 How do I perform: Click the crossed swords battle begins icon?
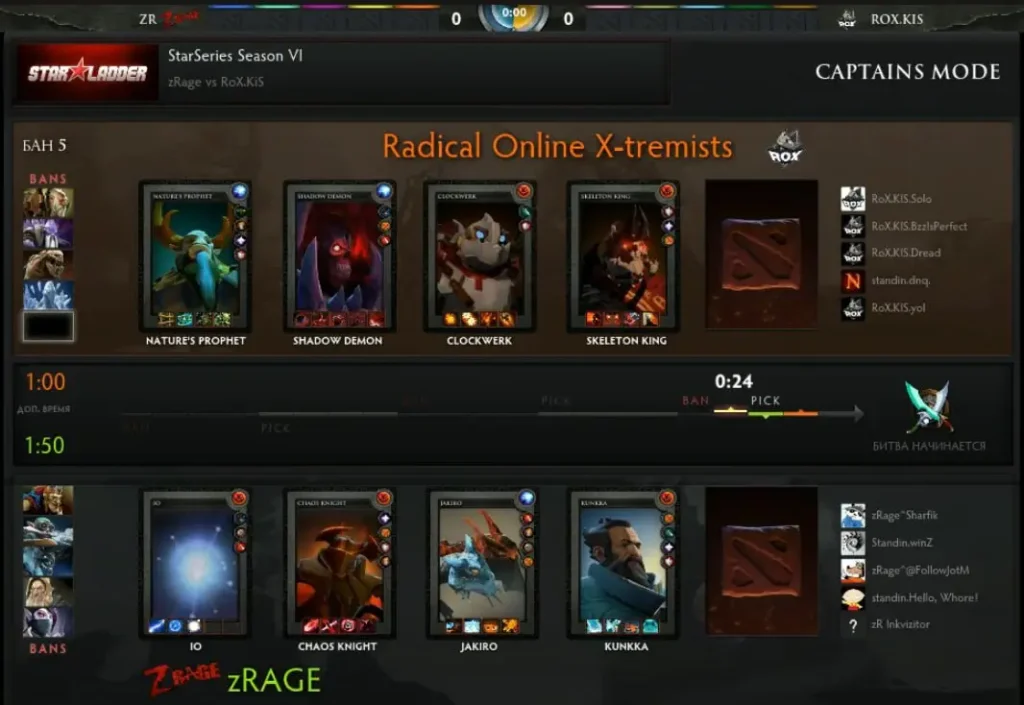[x=929, y=407]
